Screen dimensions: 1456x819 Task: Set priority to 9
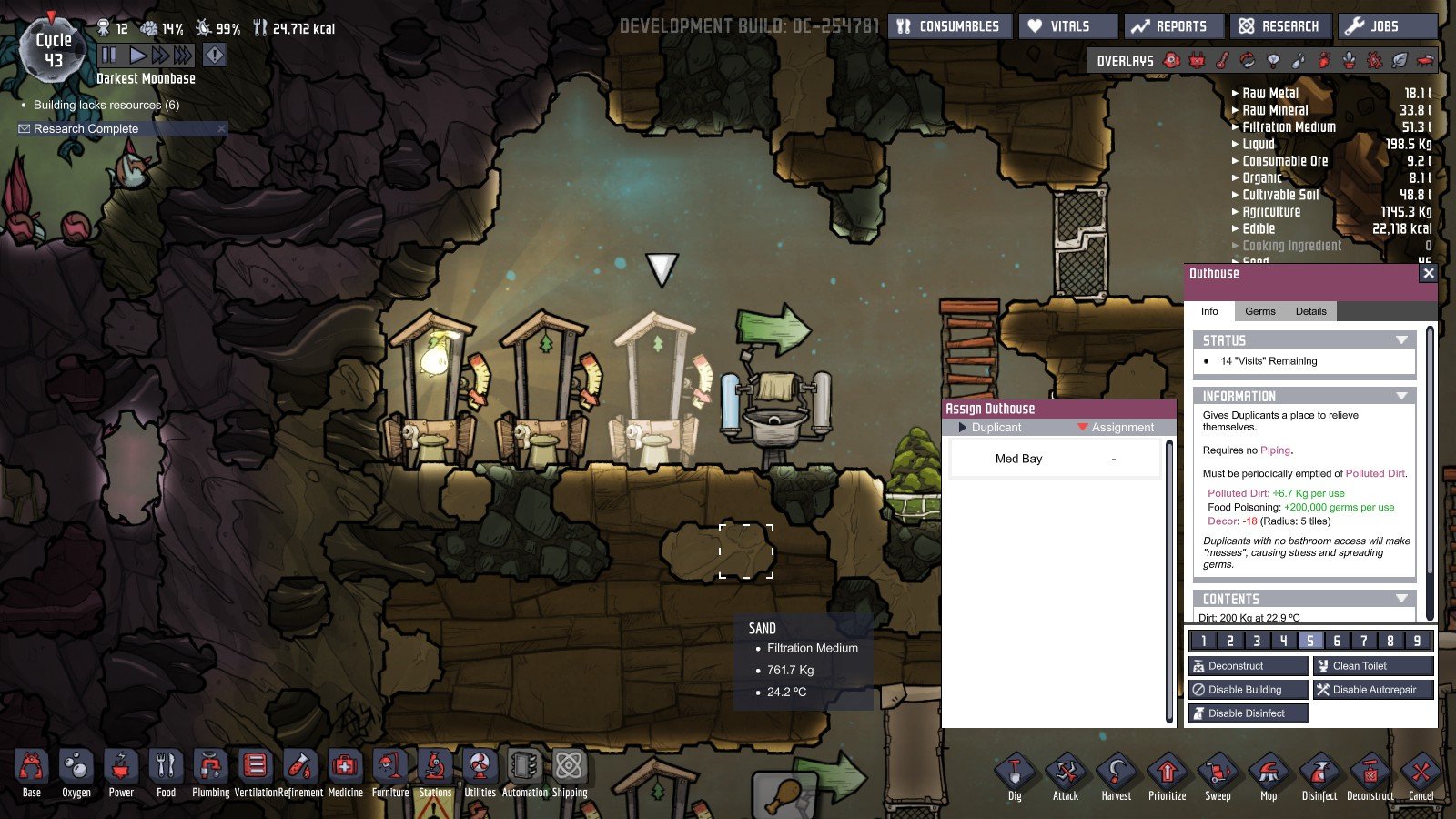click(1417, 641)
